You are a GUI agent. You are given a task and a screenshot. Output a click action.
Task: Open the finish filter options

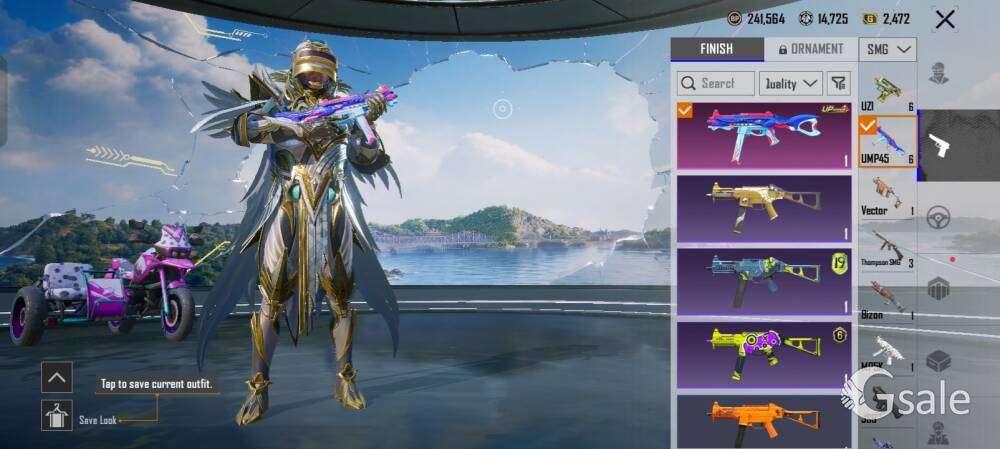(x=839, y=83)
